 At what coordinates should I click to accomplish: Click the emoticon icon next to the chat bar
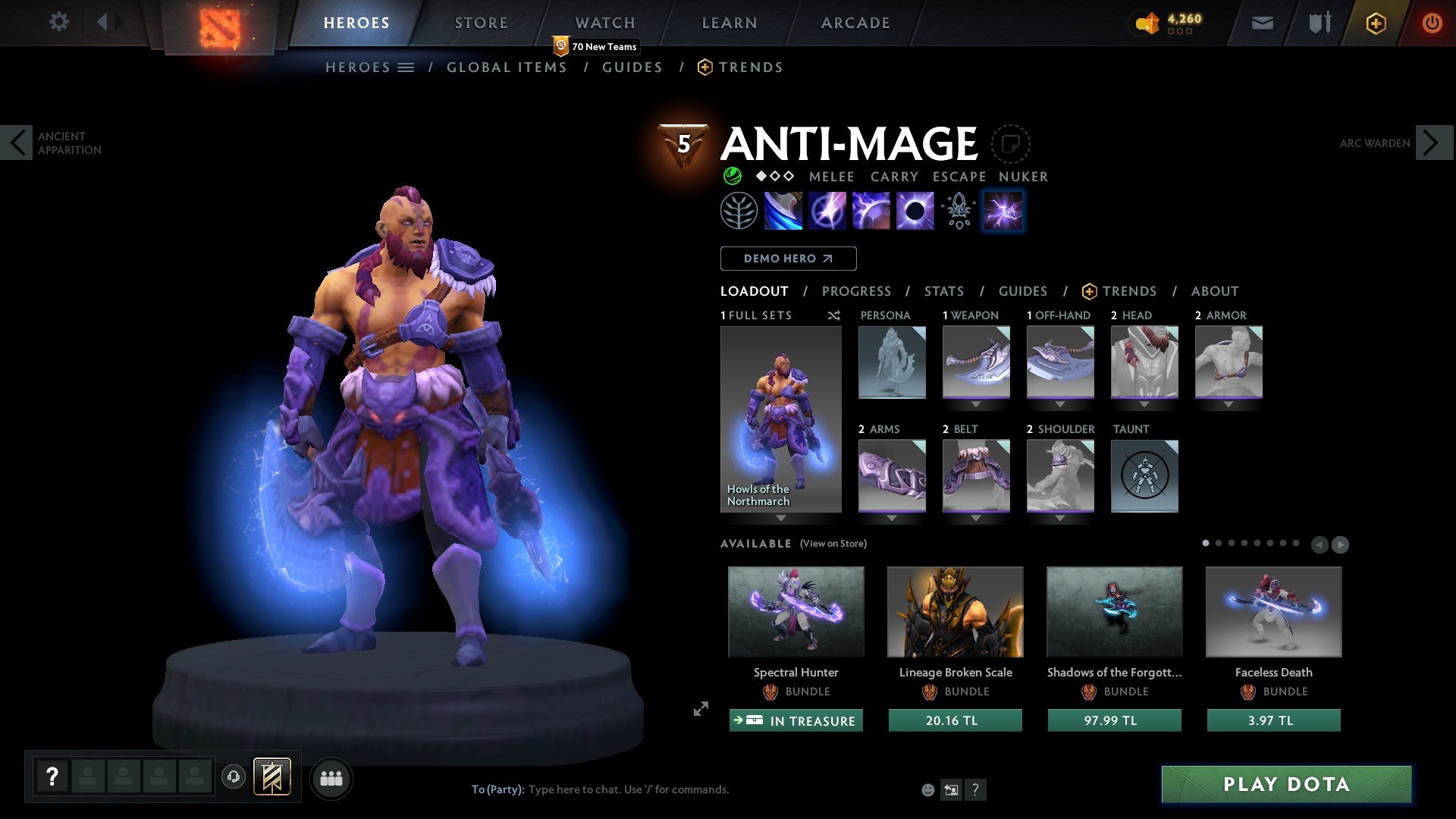[x=927, y=789]
